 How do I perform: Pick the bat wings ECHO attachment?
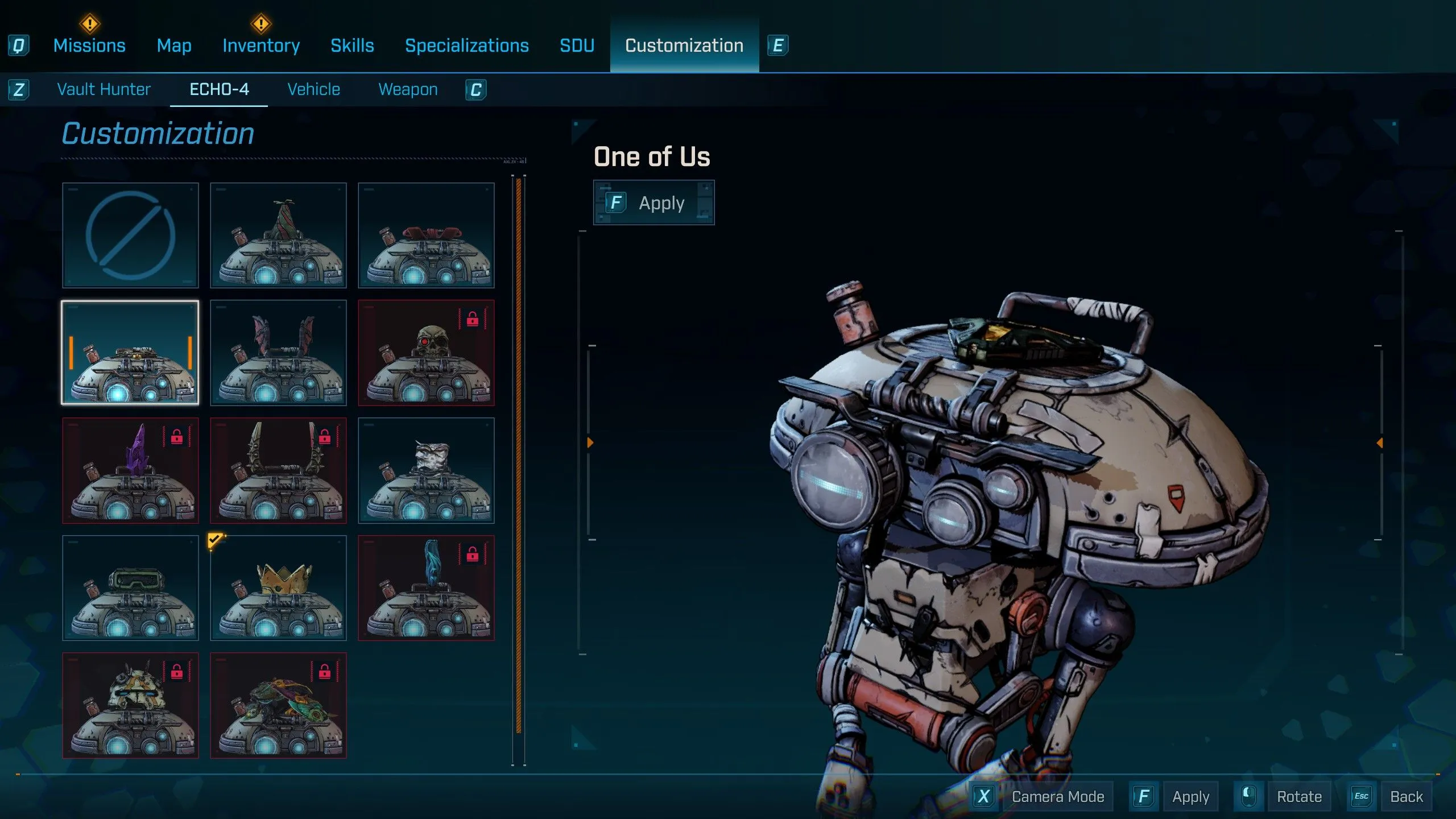(x=278, y=353)
